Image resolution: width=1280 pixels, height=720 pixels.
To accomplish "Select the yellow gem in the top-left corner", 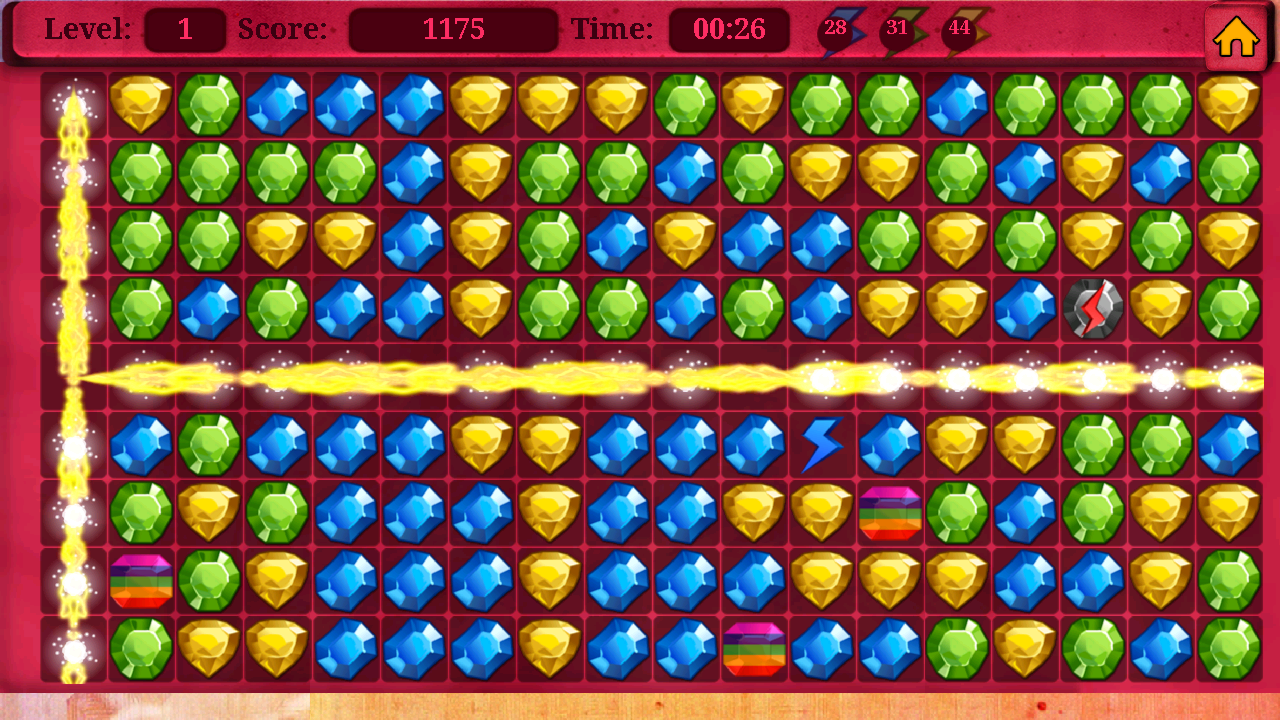I will [x=141, y=103].
